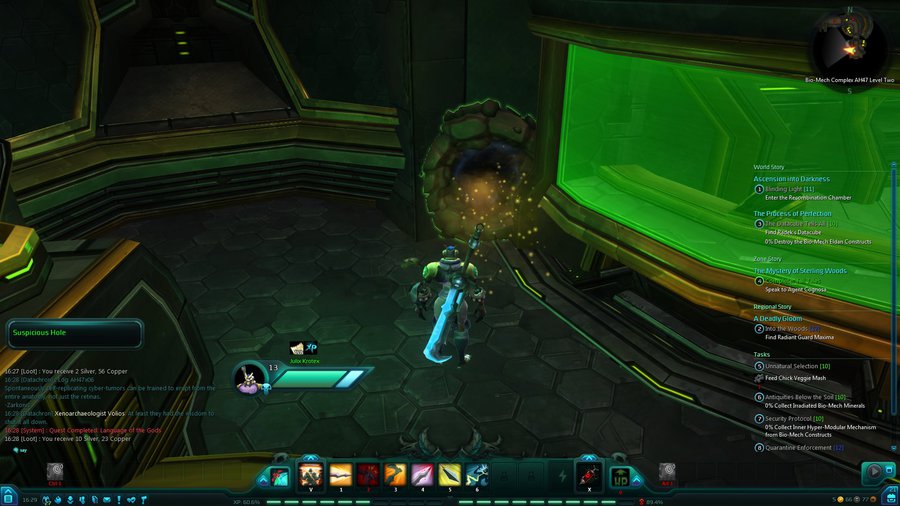Click the datachron round play button

tap(874, 471)
